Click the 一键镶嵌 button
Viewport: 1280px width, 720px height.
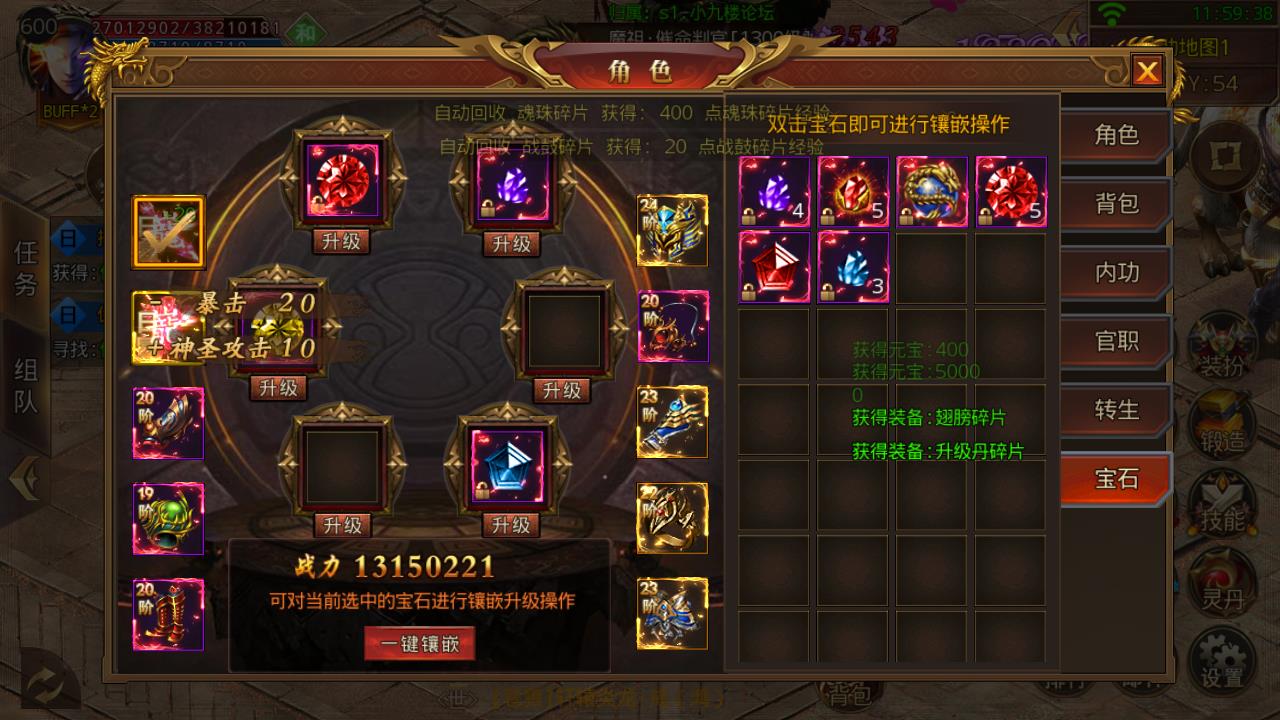pos(420,644)
